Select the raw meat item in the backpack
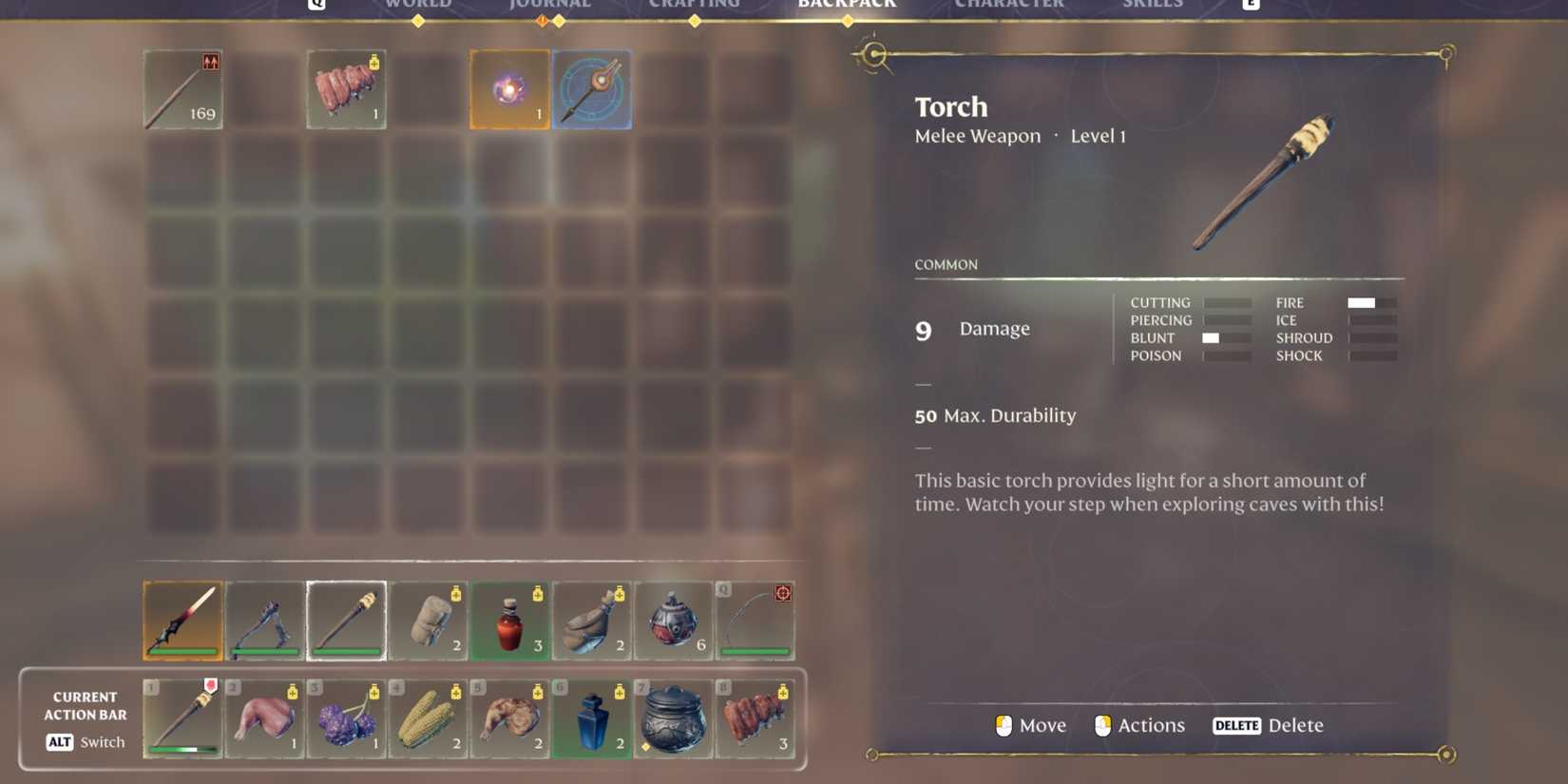The height and width of the screenshot is (784, 1568). (345, 88)
